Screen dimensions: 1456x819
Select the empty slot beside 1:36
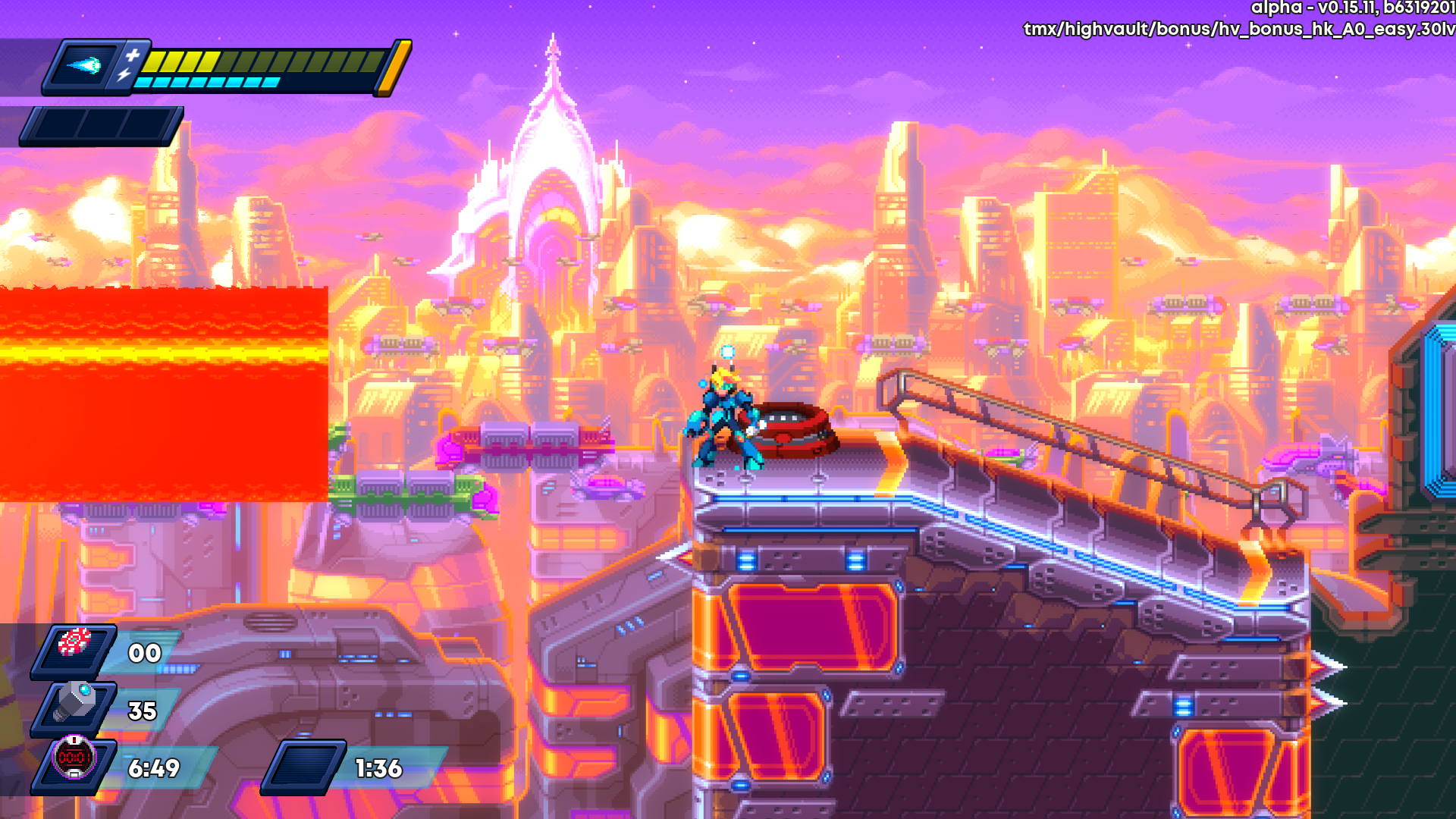point(303,767)
